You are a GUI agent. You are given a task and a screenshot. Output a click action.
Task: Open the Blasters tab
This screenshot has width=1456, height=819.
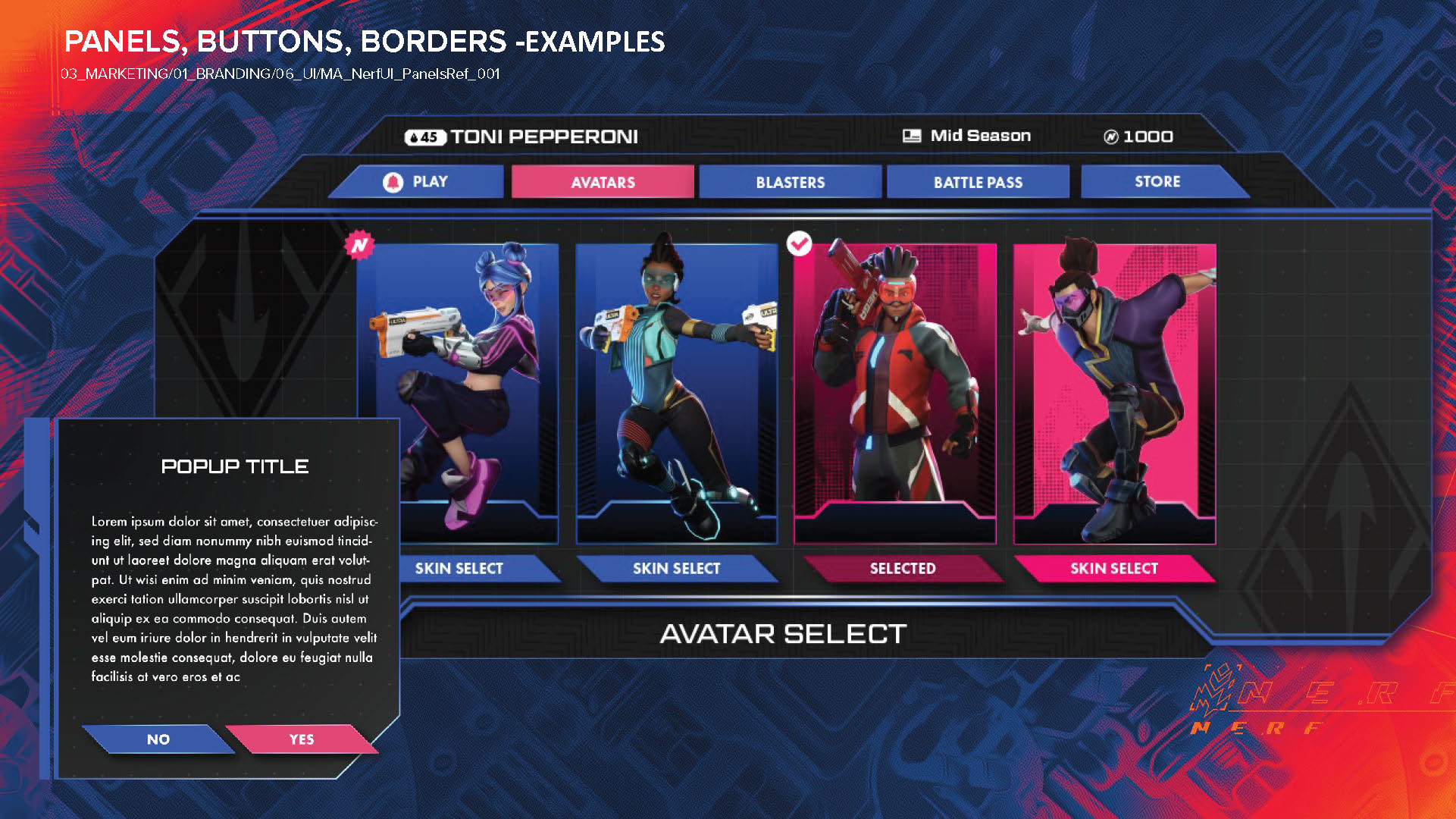[790, 182]
